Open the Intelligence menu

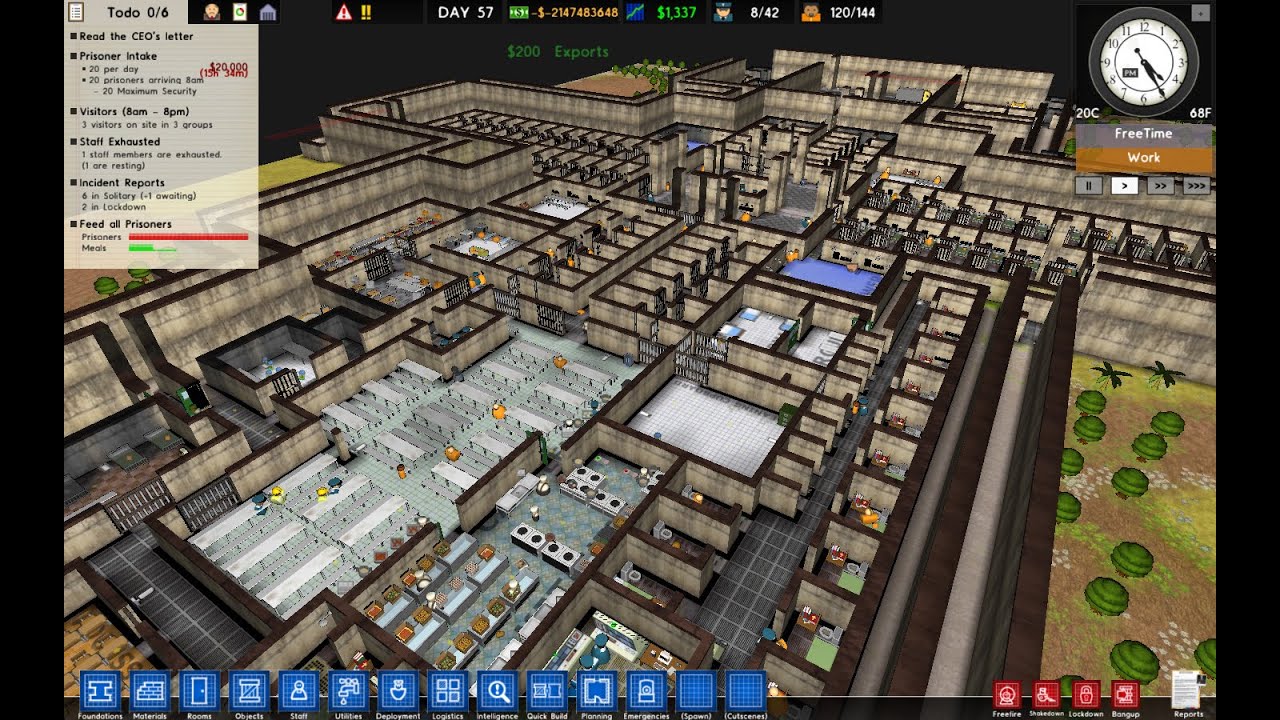tap(497, 691)
